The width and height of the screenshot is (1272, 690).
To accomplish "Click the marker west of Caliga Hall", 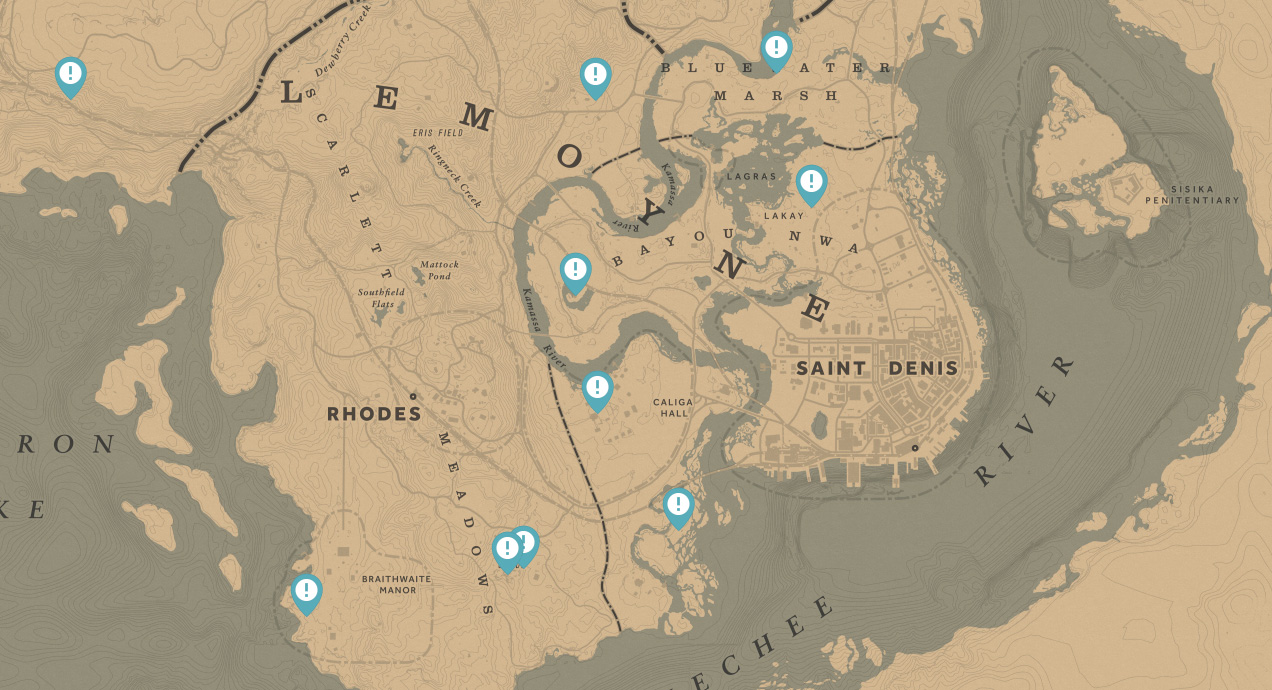I will tap(597, 388).
